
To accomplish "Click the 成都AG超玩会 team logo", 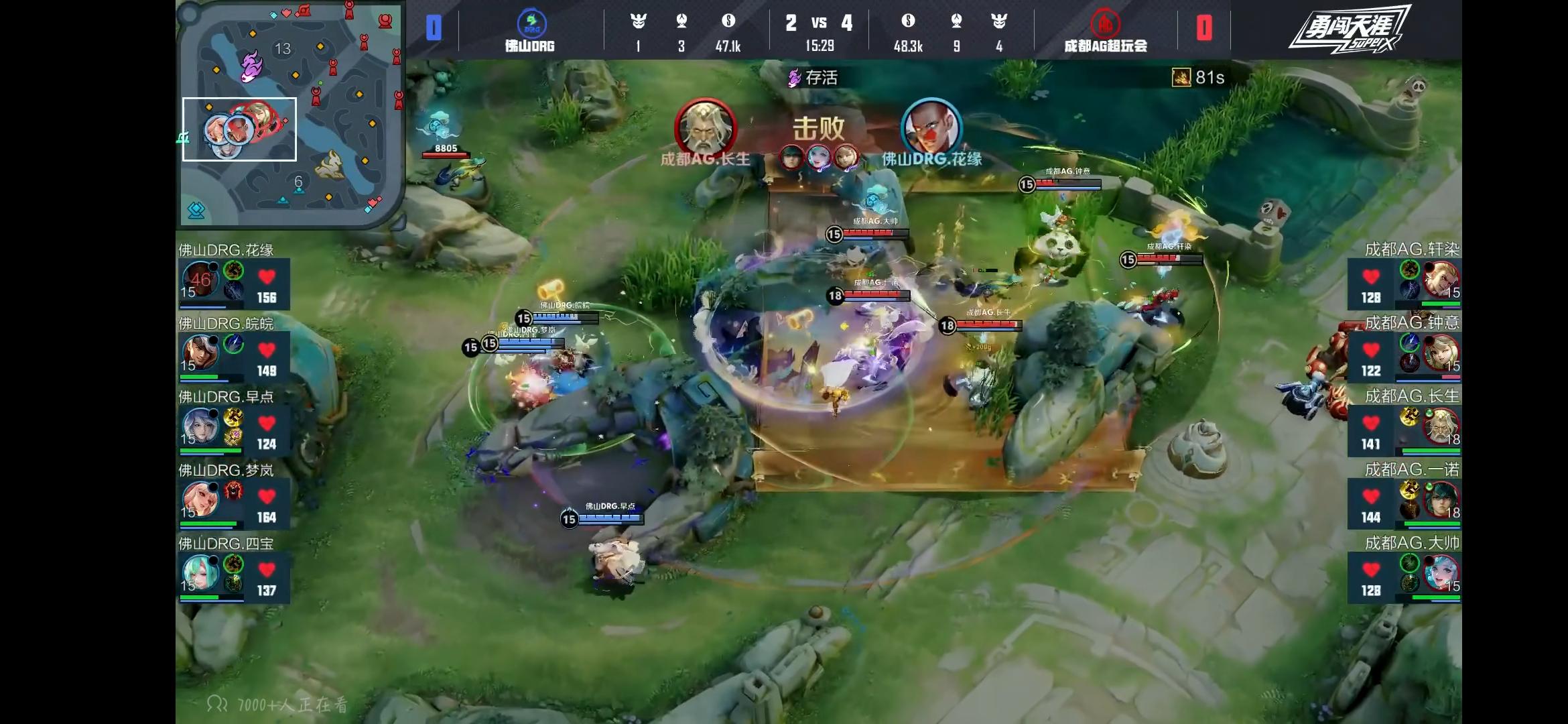I will click(1105, 23).
